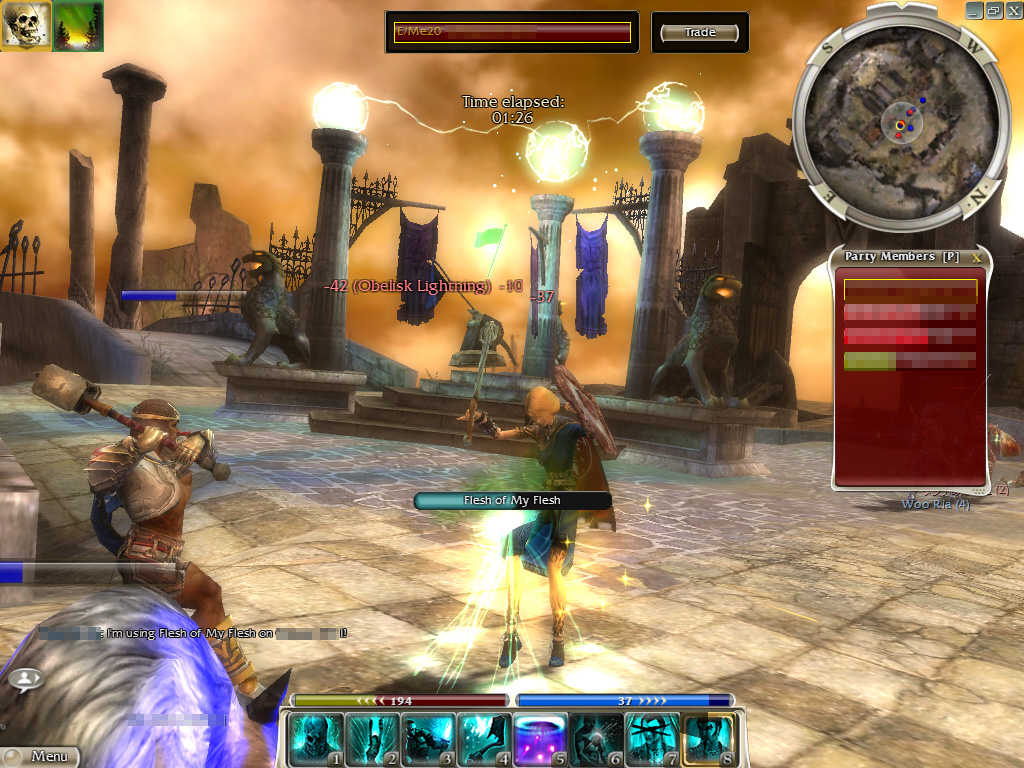This screenshot has height=768, width=1024.
Task: Activate the crossed-out eyes skill in slot 7
Action: click(x=653, y=739)
